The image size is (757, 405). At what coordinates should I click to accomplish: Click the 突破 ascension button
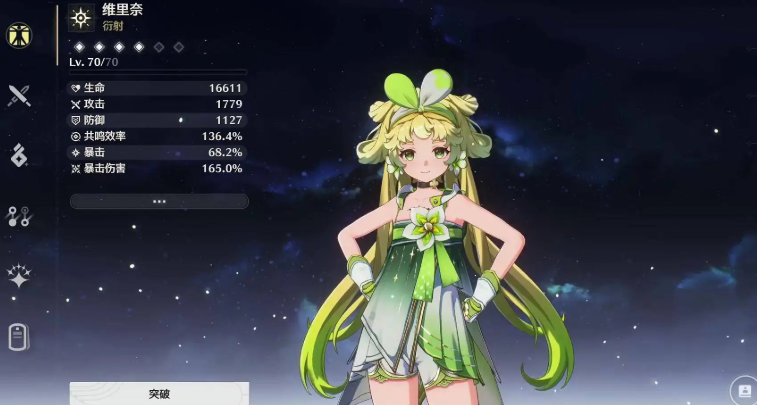click(159, 394)
